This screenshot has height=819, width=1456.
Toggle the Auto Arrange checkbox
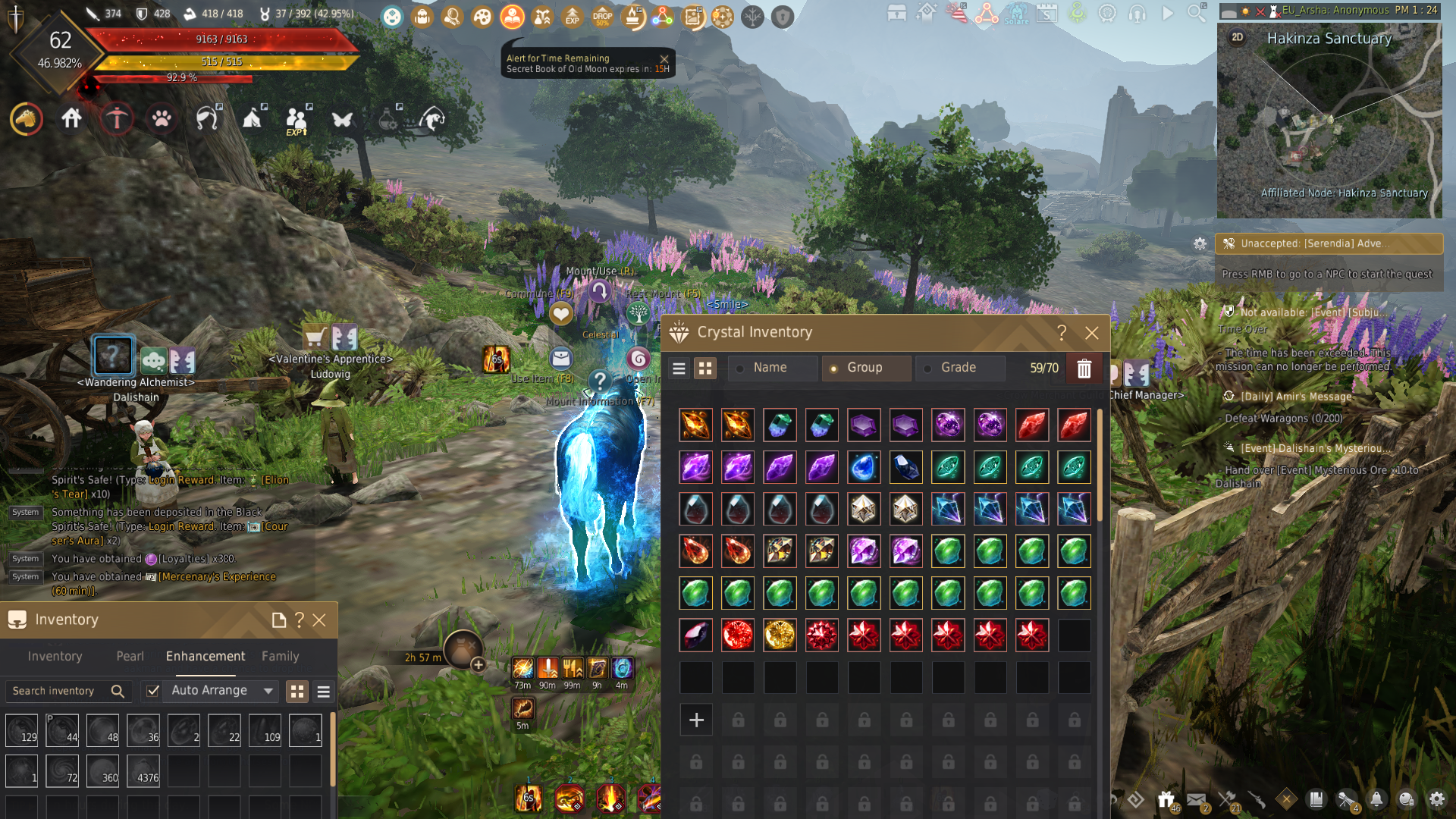[x=153, y=691]
